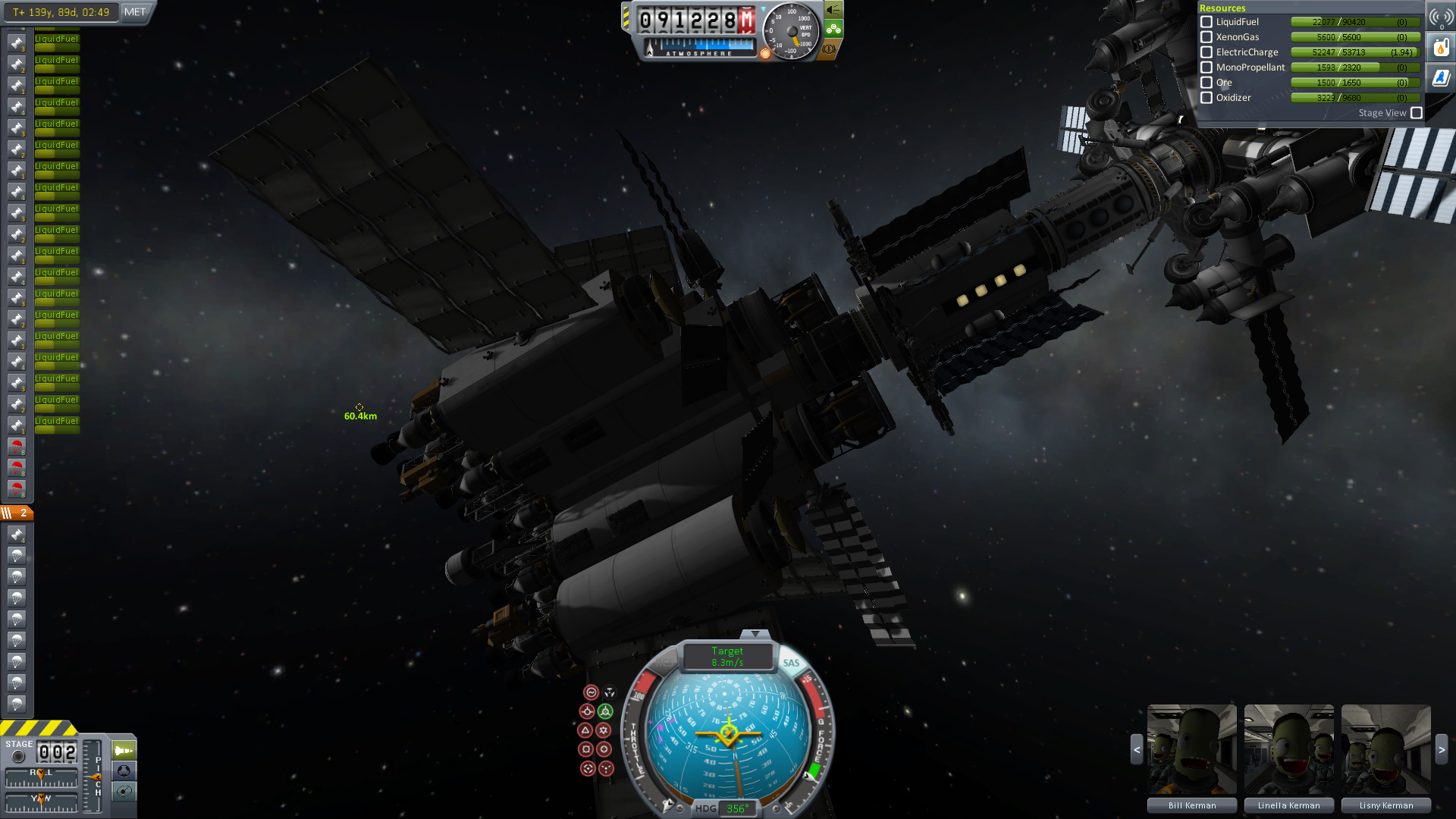
Task: Toggle the MET time display mode
Action: tap(135, 12)
